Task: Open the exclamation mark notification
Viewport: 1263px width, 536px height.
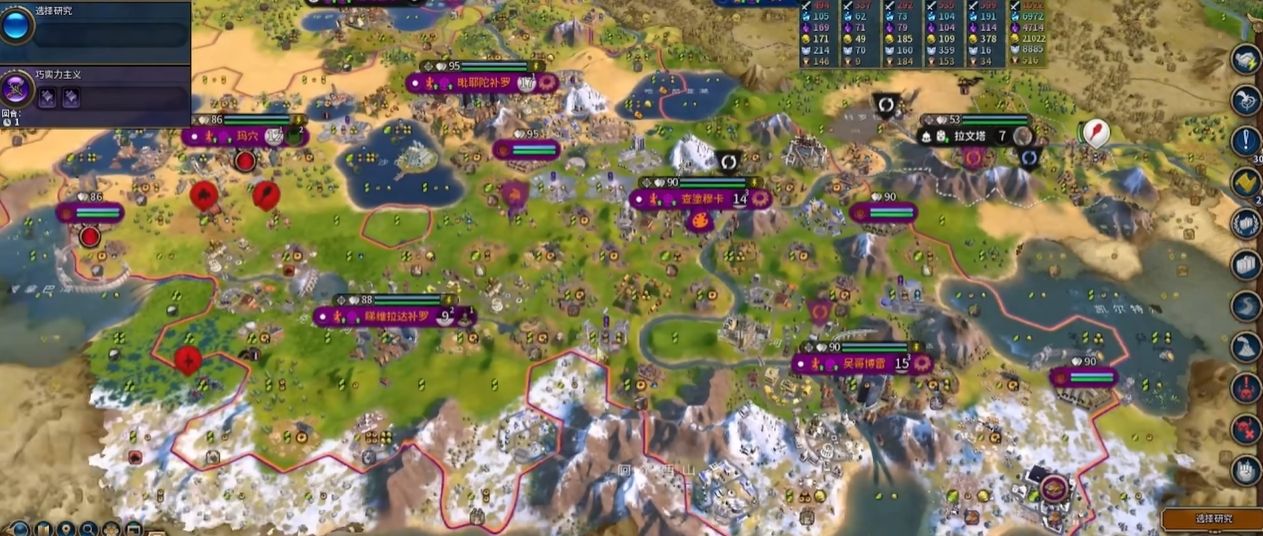Action: 1246,141
